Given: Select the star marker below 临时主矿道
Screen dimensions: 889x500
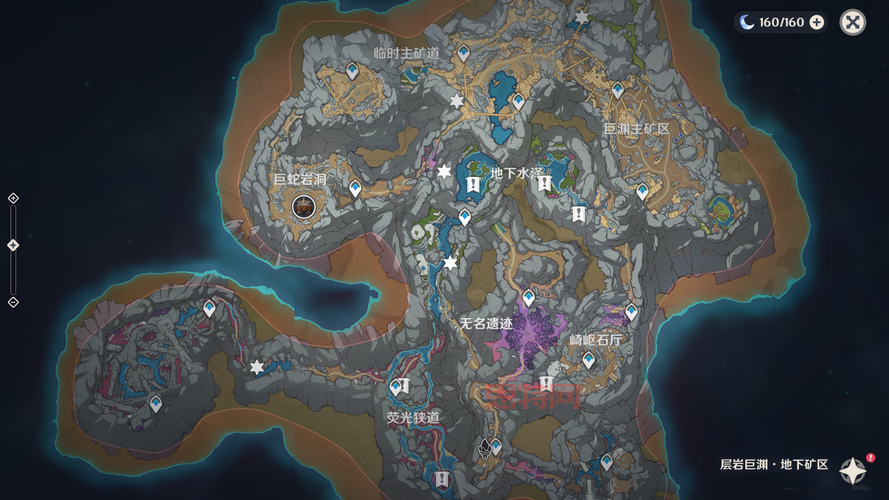Looking at the screenshot, I should coord(457,102).
